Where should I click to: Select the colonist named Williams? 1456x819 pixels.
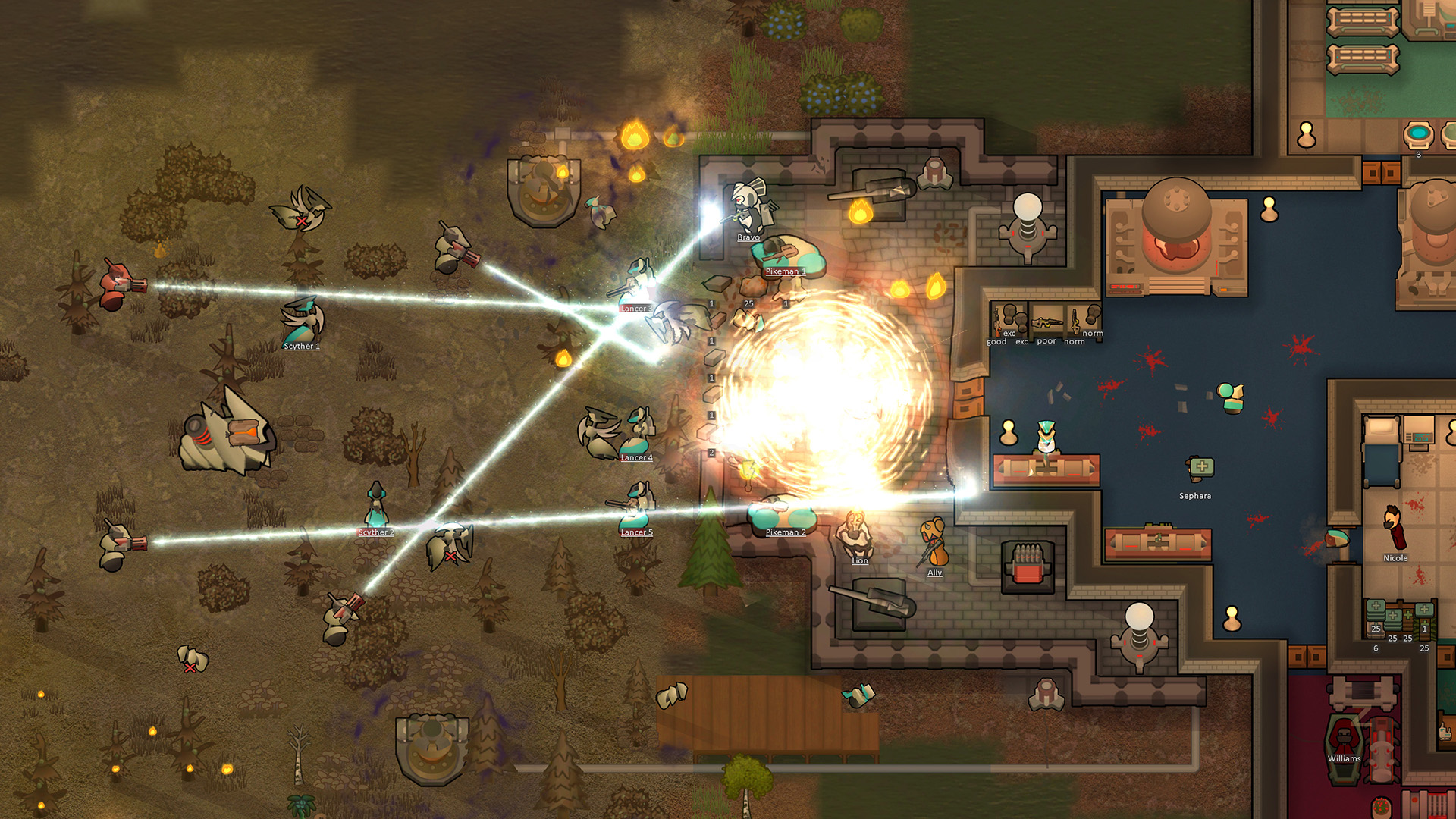click(1344, 734)
